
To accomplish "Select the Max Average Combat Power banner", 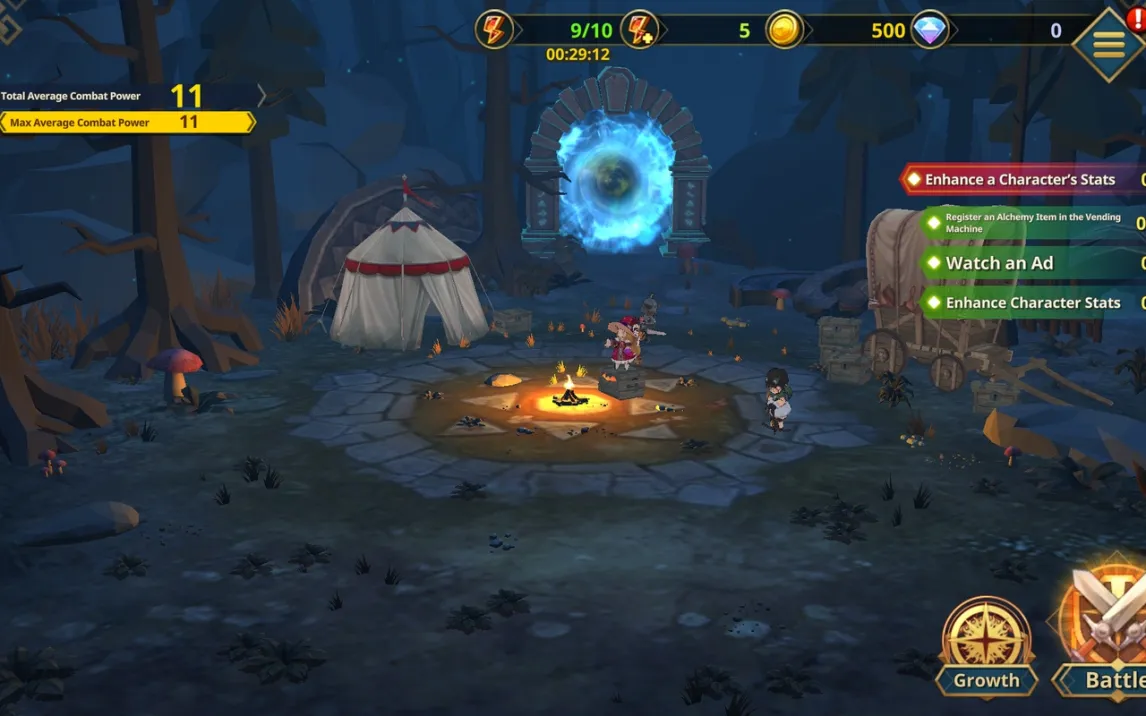I will (x=127, y=122).
